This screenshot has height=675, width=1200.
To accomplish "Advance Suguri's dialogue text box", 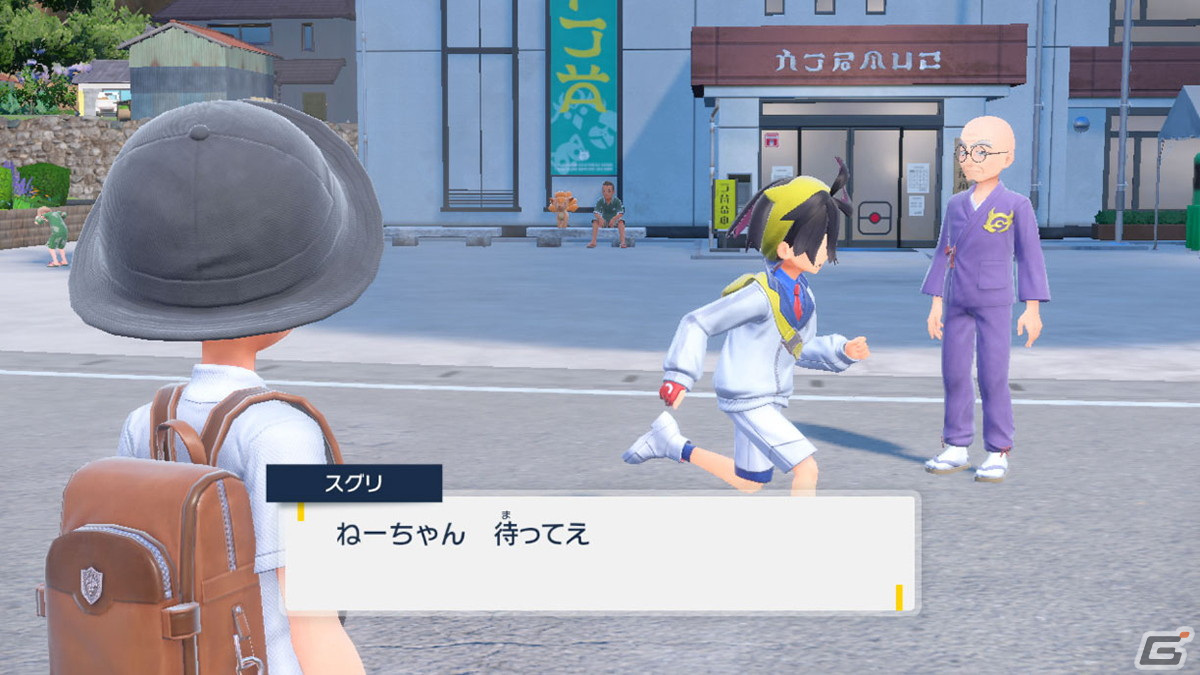I will [600, 552].
